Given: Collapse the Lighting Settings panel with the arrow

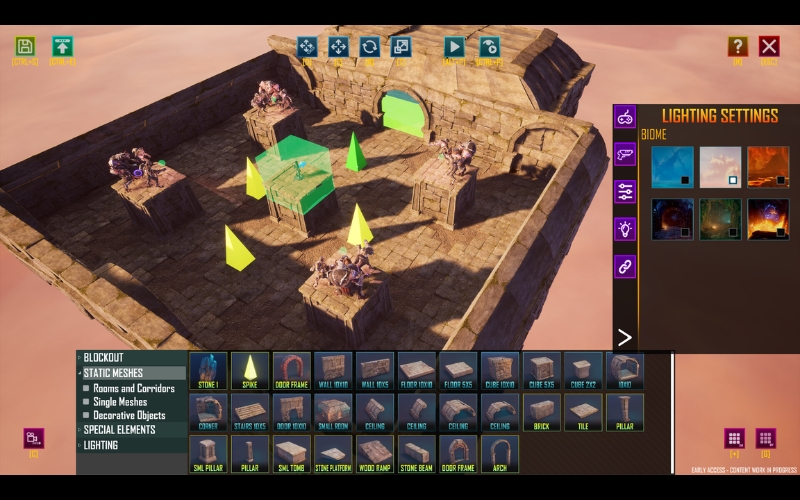Looking at the screenshot, I should coord(625,337).
